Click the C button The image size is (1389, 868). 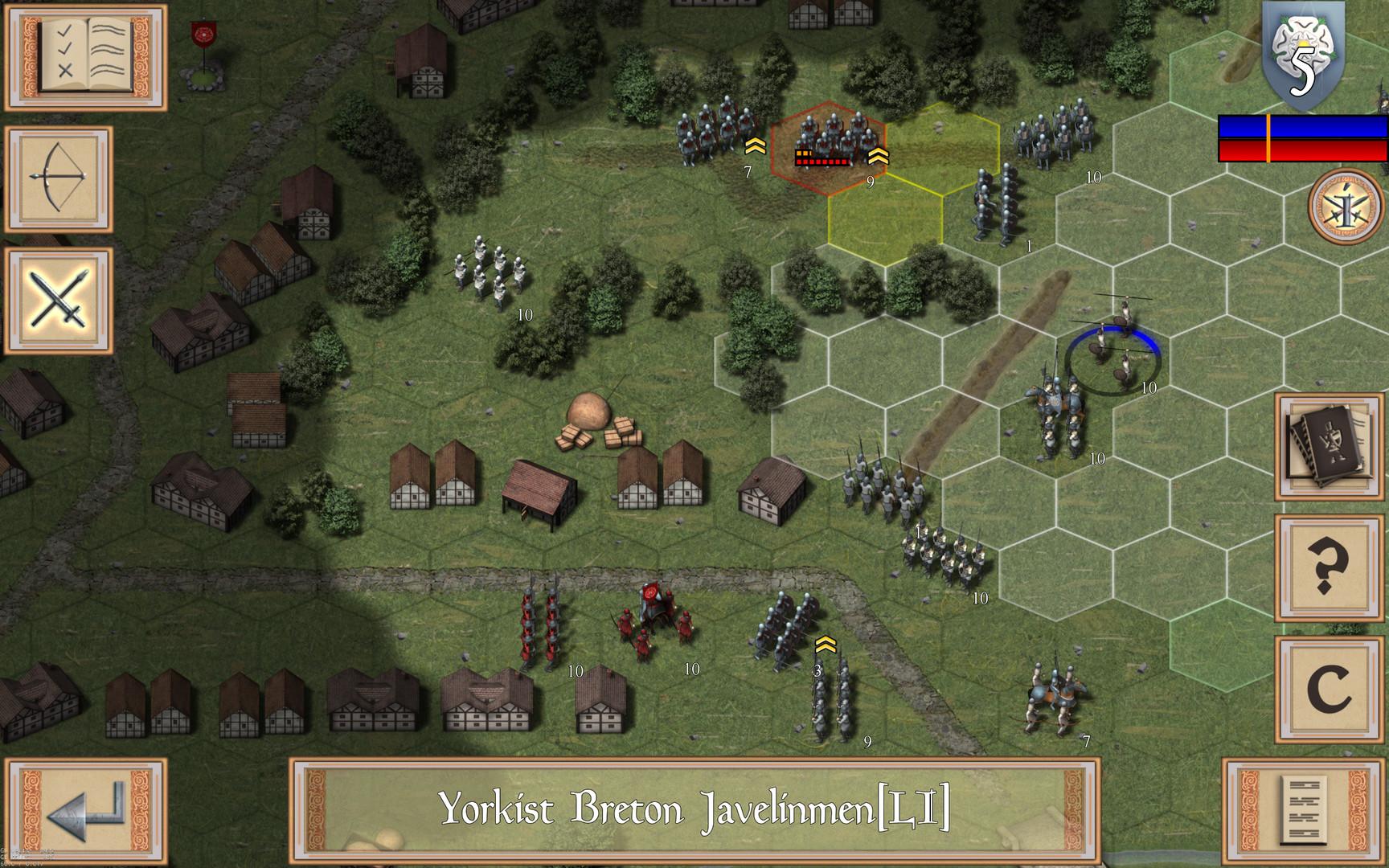click(x=1329, y=690)
